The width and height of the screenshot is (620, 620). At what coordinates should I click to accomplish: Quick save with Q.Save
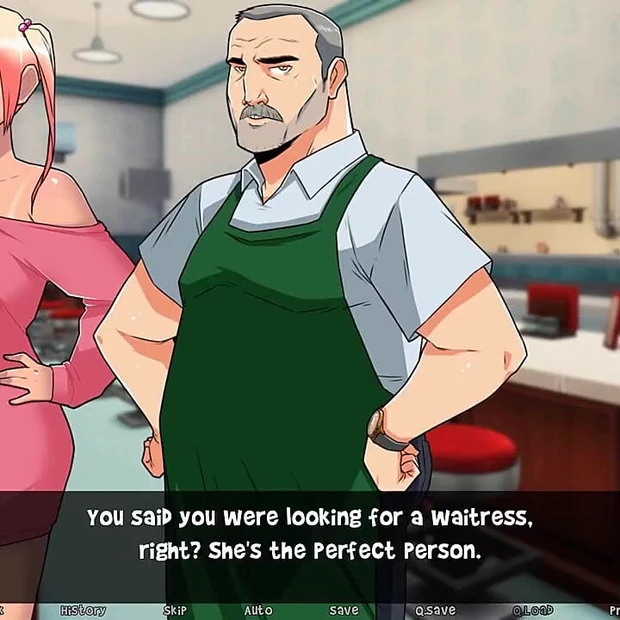click(435, 610)
